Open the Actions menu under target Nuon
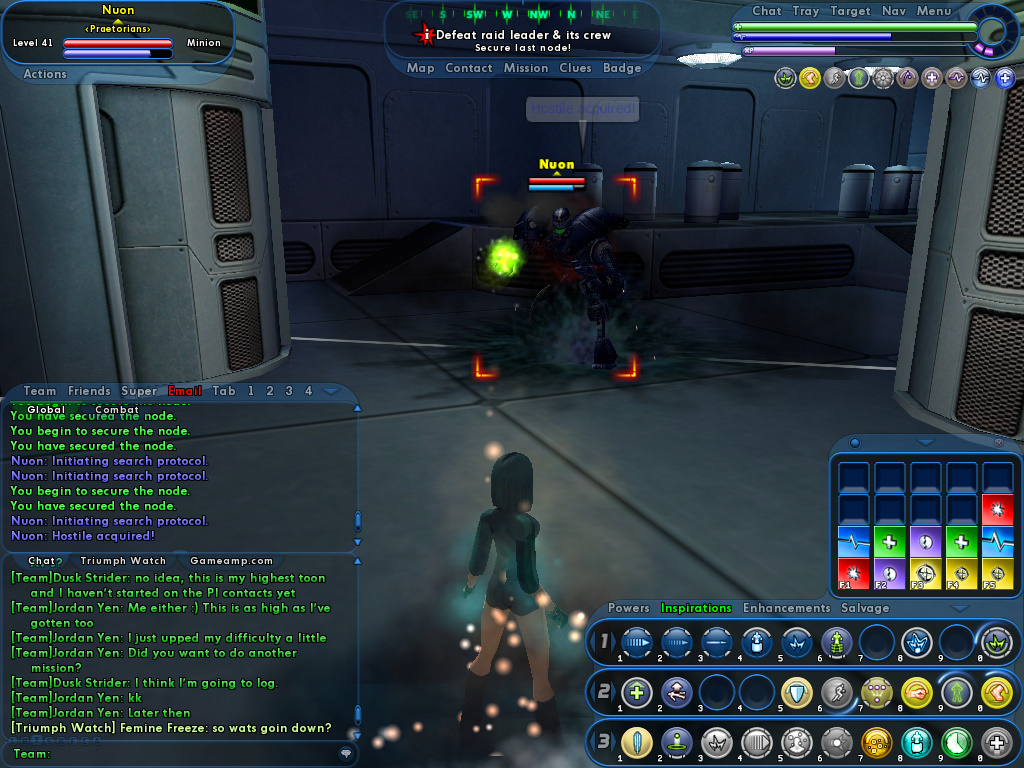This screenshot has height=768, width=1024. 45,74
